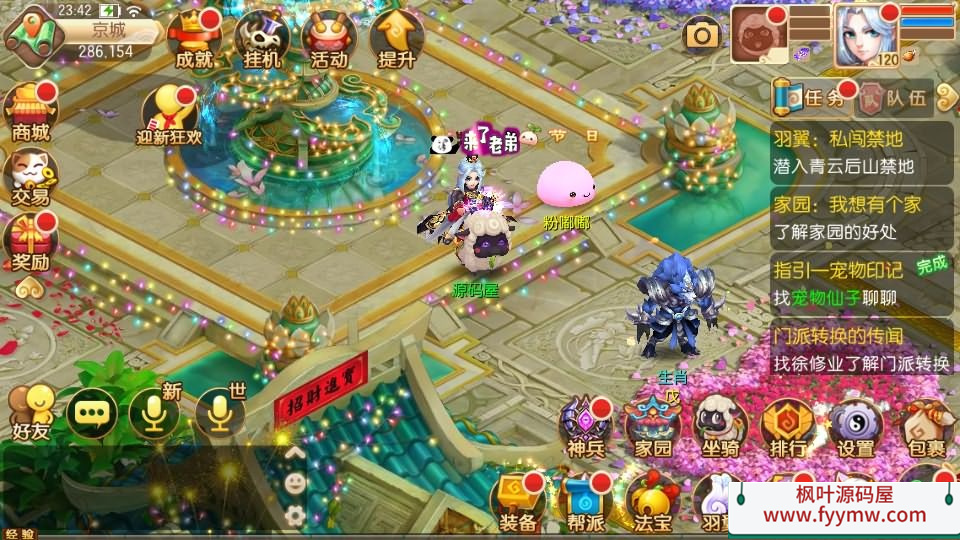Viewport: 960px width, 540px height.
Task: Open the 成就 achievements menu
Action: click(193, 40)
